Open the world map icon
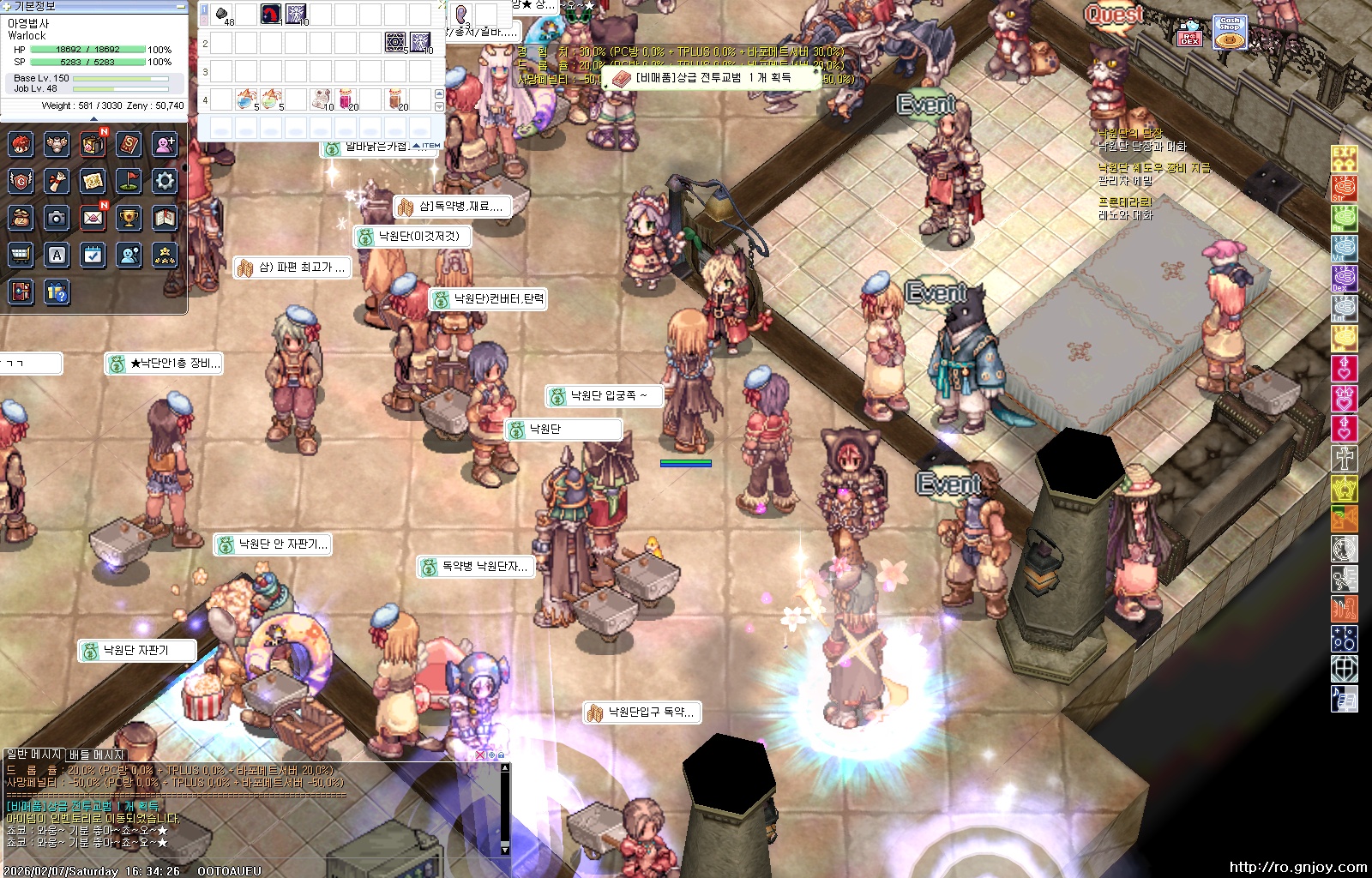This screenshot has width=1372, height=878. (93, 180)
